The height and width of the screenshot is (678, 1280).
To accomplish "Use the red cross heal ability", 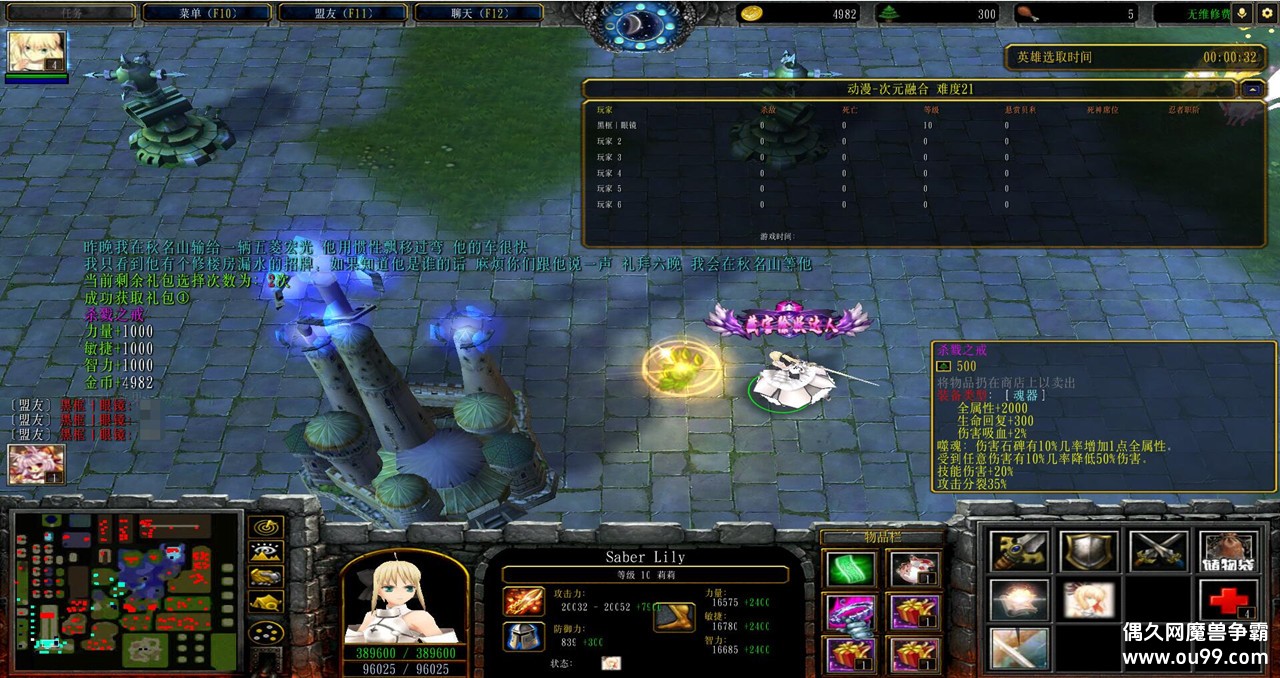I will pos(1227,600).
